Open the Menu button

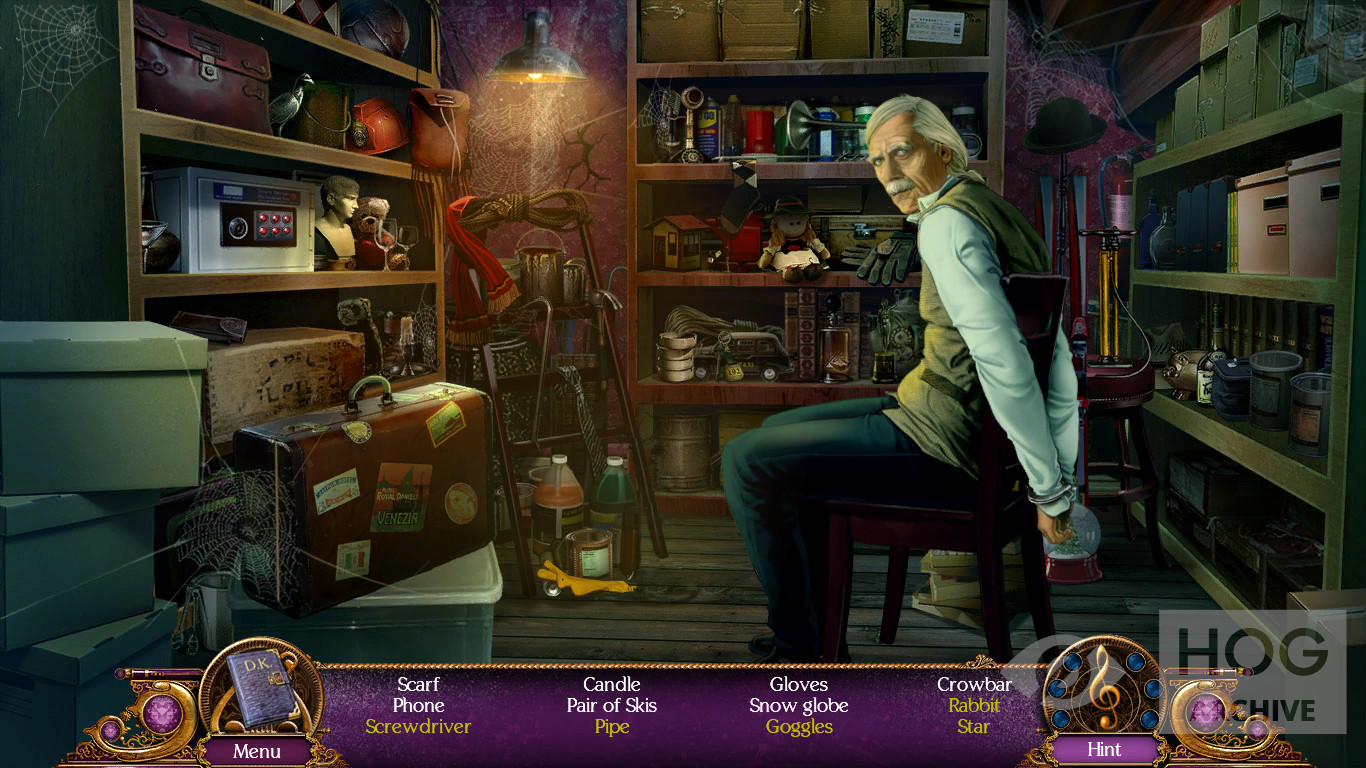click(257, 750)
